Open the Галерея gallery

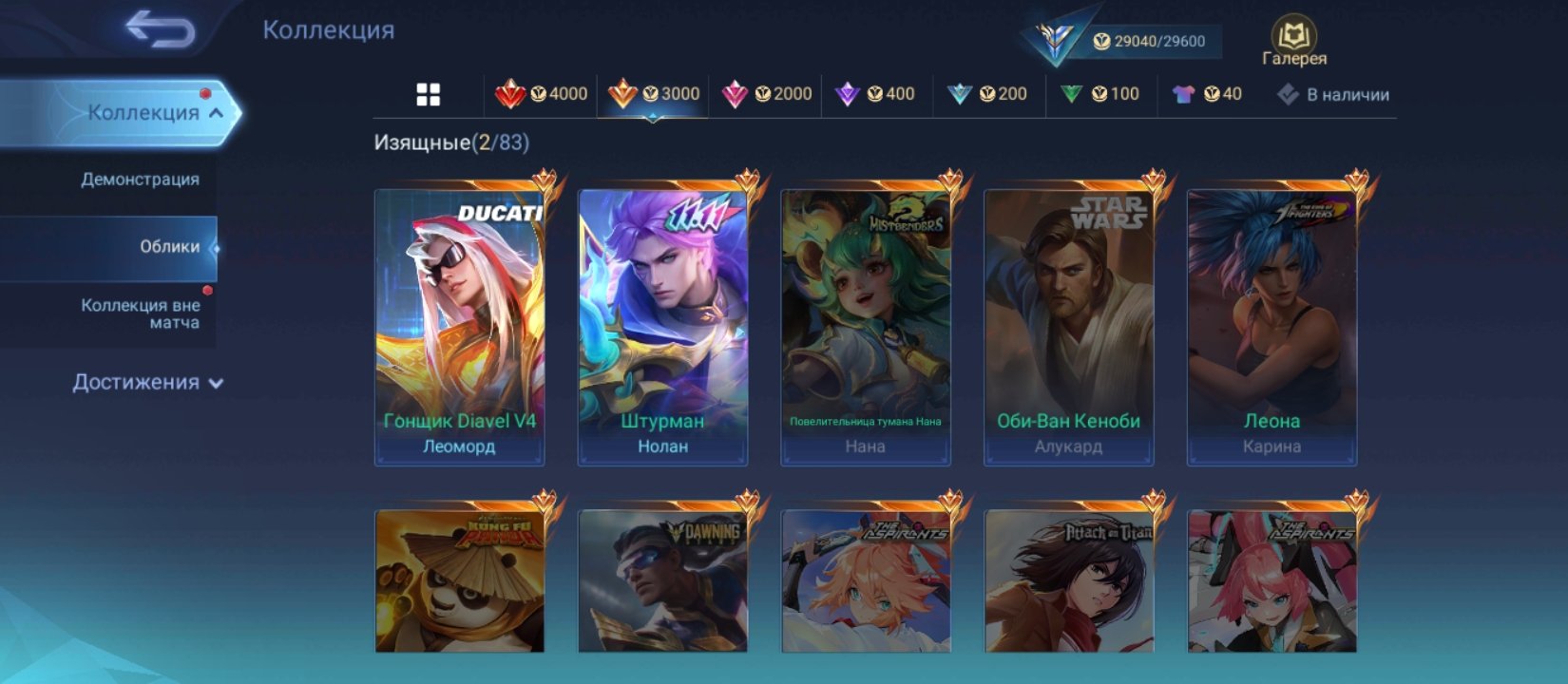[x=1293, y=42]
